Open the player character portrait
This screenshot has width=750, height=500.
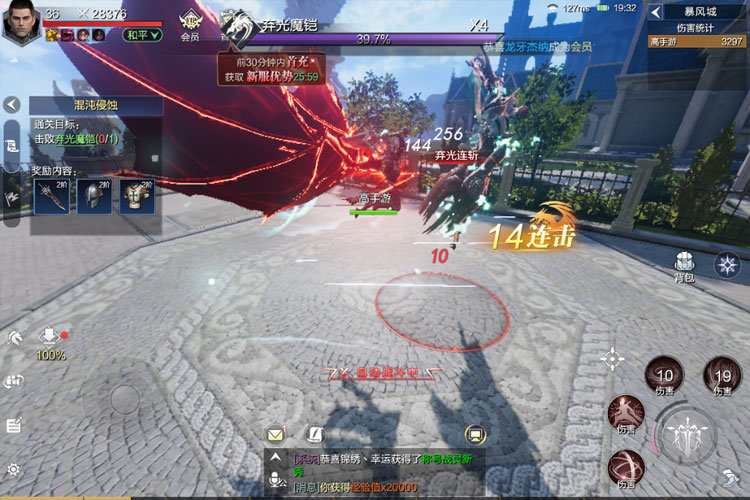(x=21, y=22)
